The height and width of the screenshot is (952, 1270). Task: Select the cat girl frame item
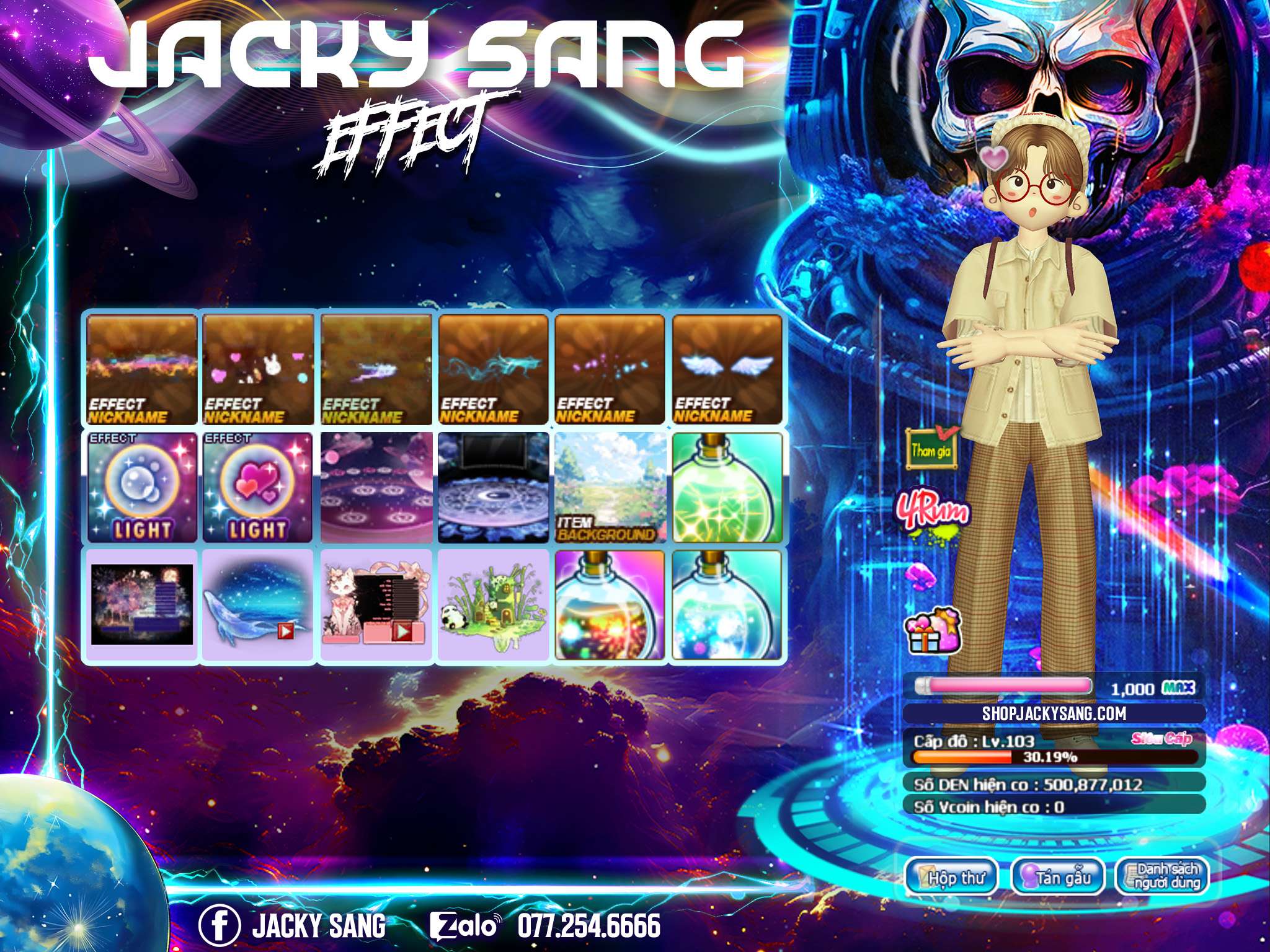click(x=376, y=605)
